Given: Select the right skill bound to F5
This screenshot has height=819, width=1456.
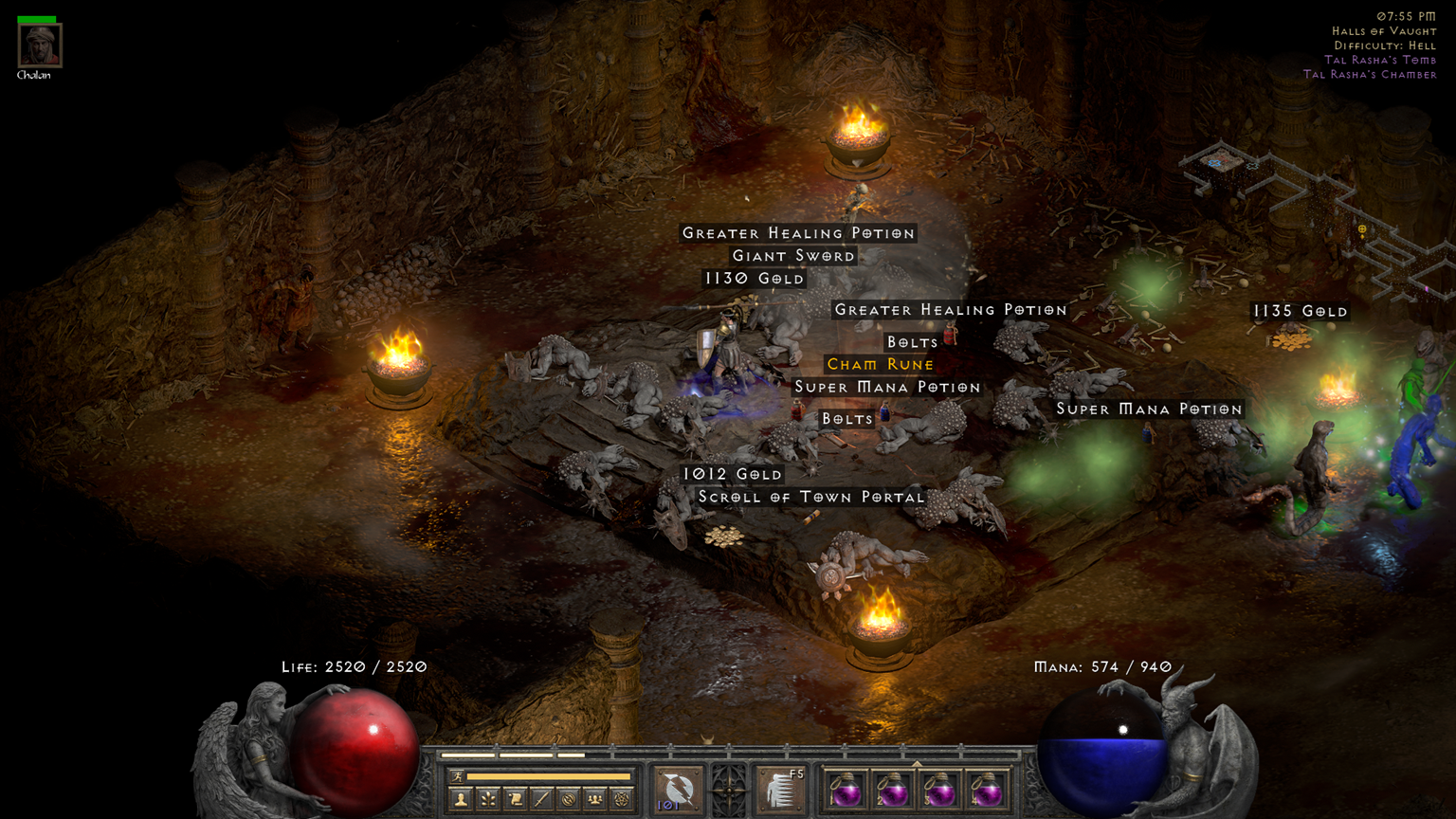Looking at the screenshot, I should (781, 790).
